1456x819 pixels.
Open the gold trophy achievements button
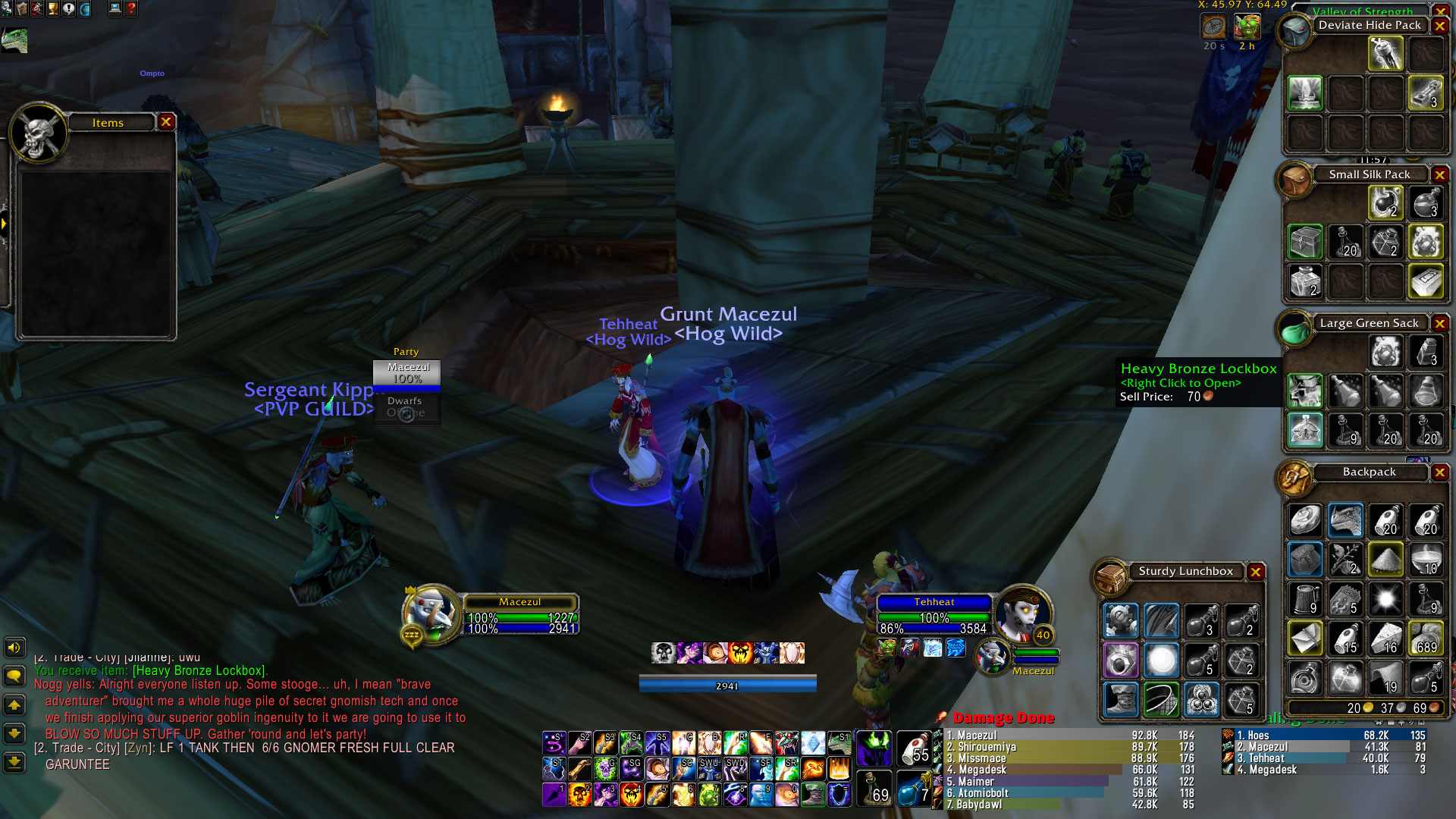point(53,9)
